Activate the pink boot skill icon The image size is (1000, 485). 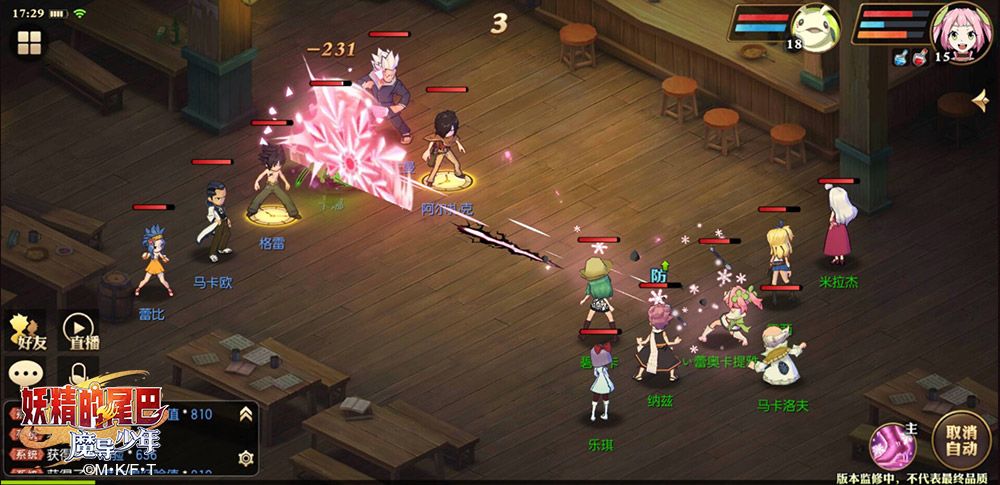coord(892,443)
